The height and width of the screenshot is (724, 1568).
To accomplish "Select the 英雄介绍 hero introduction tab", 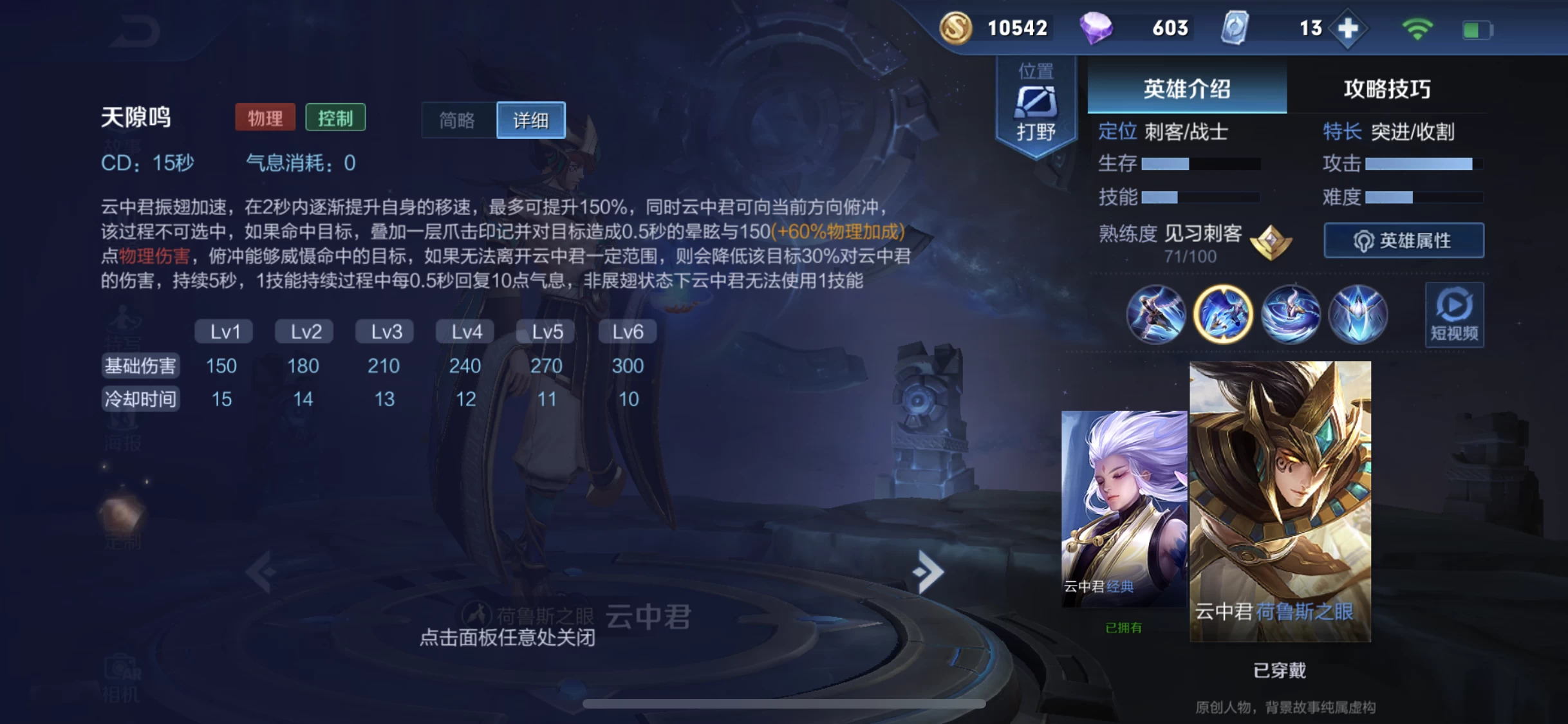I will pos(1186,89).
